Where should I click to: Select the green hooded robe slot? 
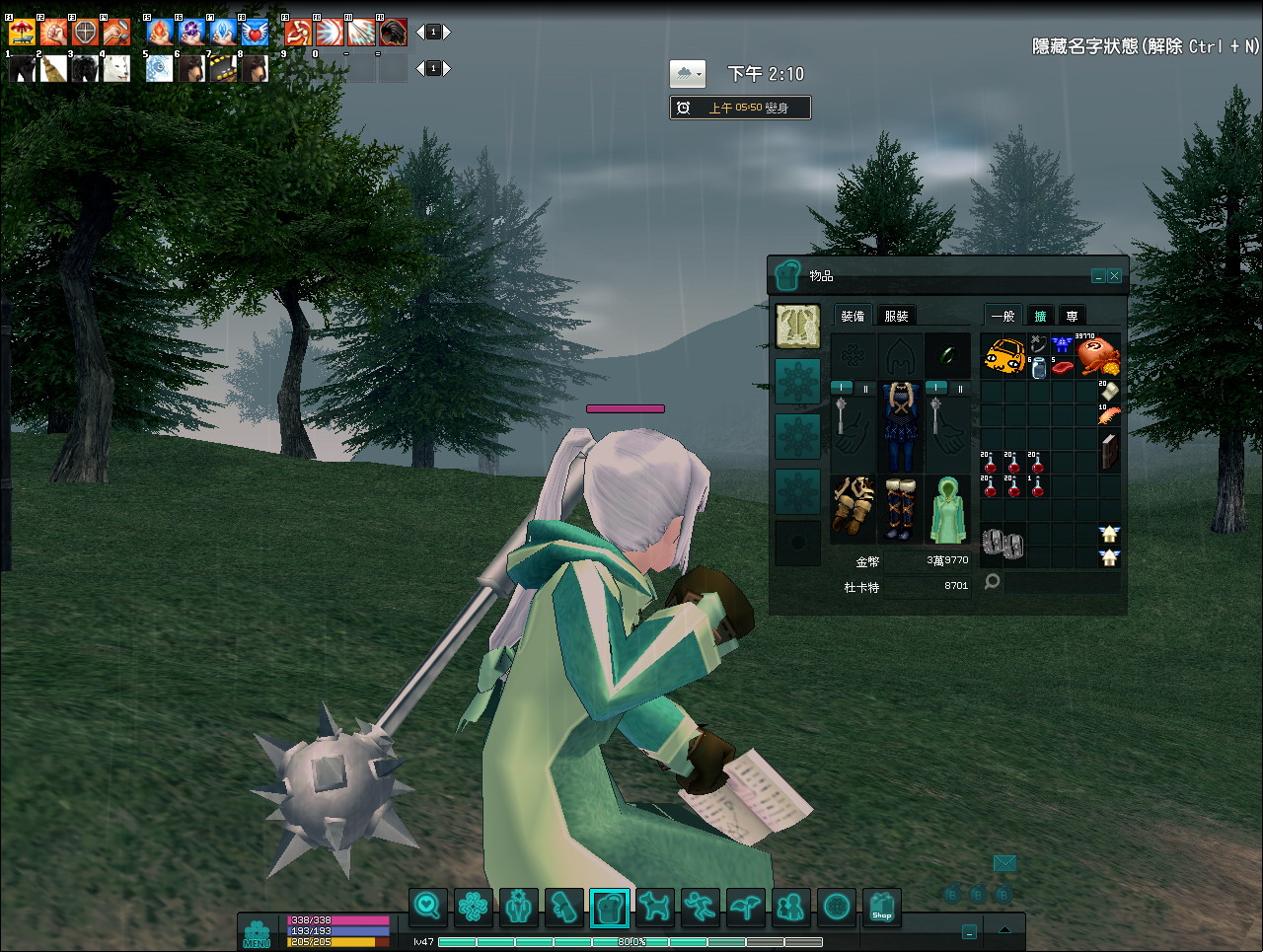tap(947, 509)
